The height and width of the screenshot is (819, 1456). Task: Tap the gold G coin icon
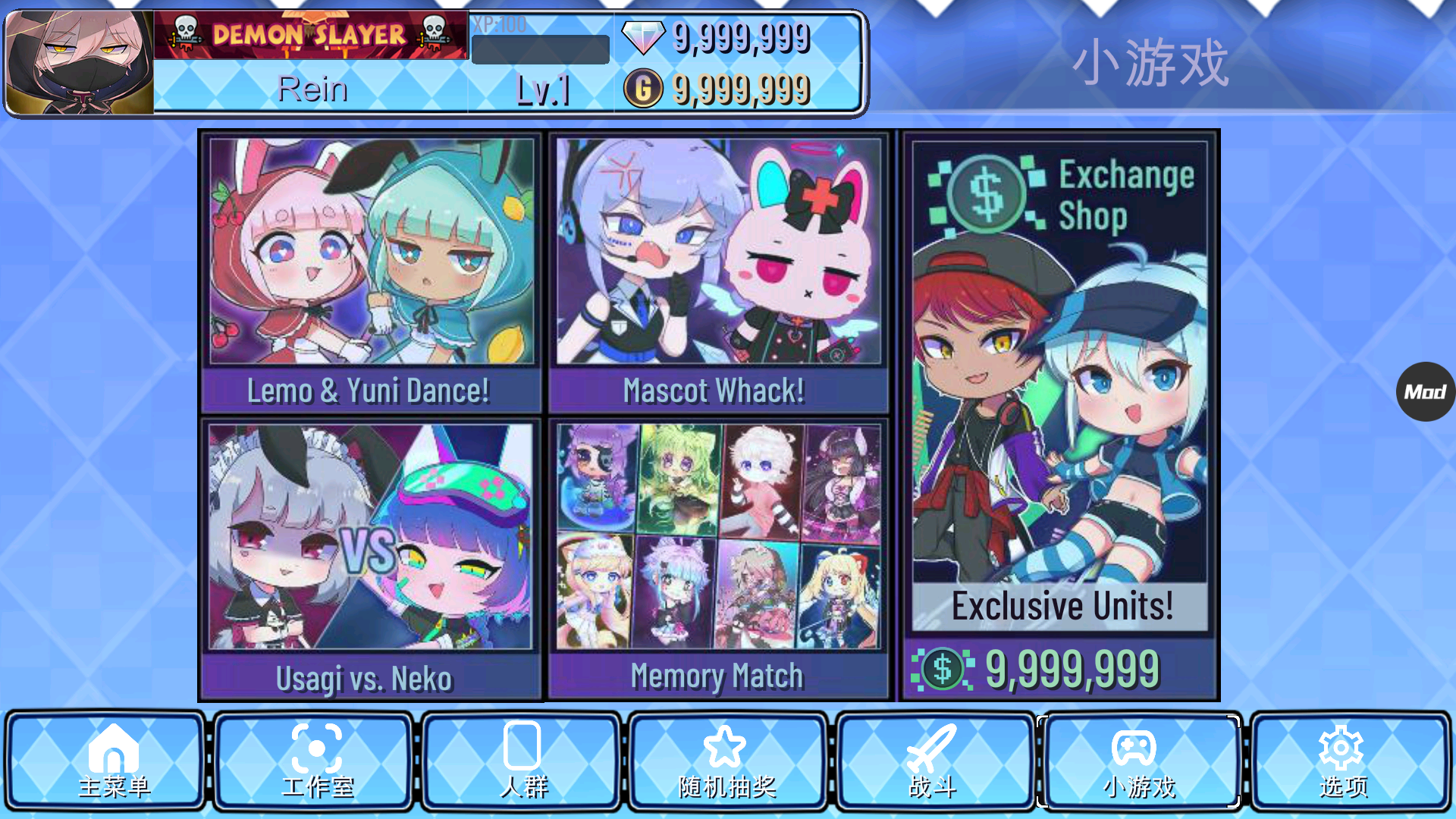pos(643,89)
